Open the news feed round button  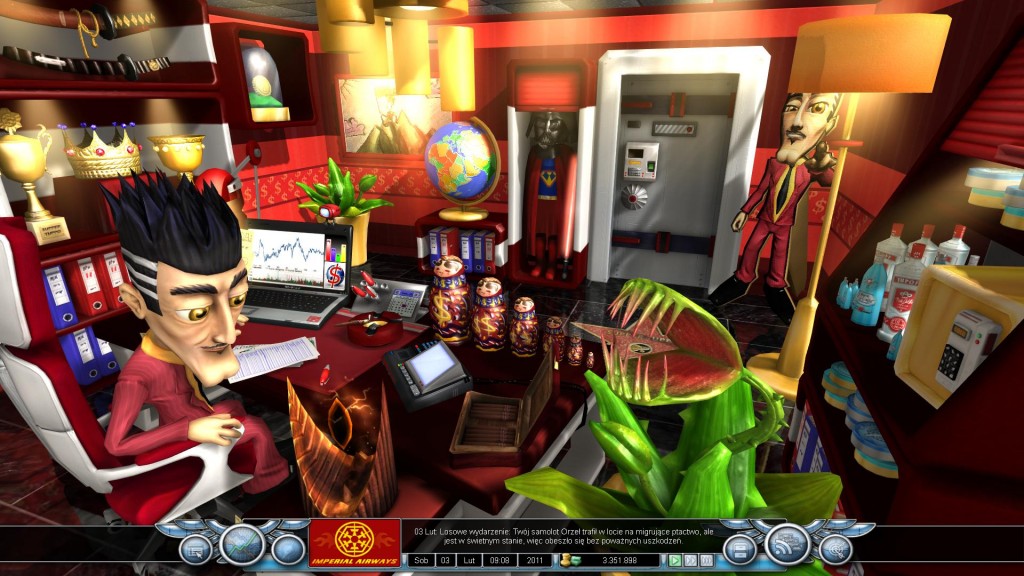[787, 544]
